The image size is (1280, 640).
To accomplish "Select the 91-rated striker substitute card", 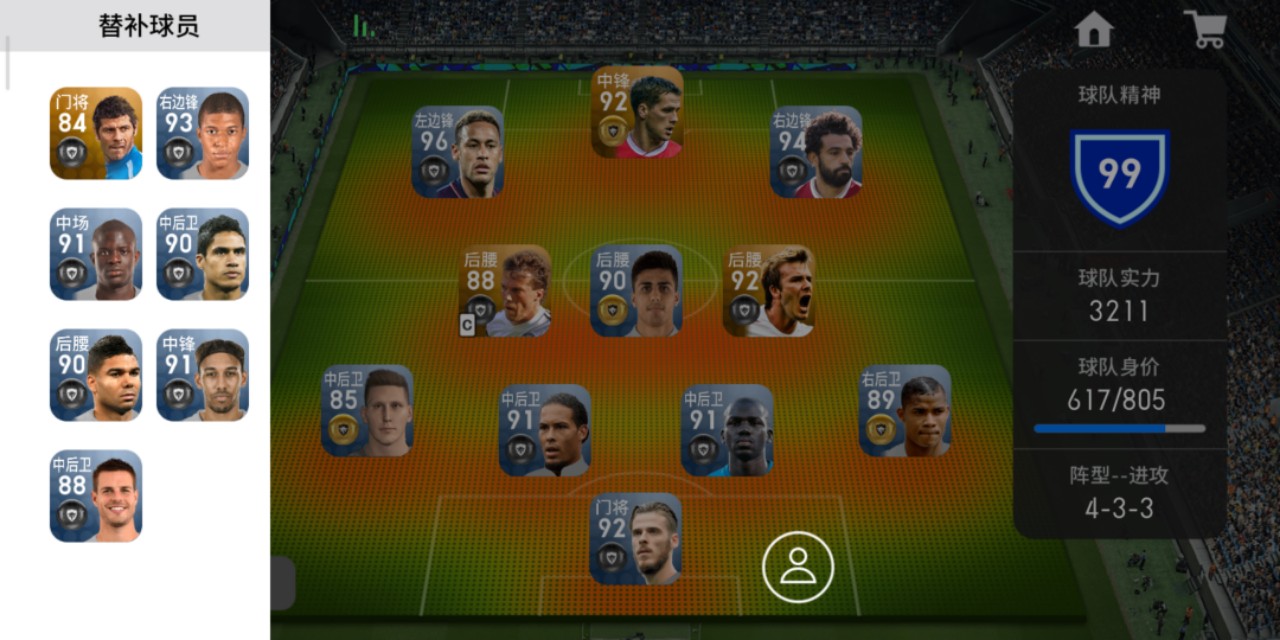I will (x=202, y=375).
